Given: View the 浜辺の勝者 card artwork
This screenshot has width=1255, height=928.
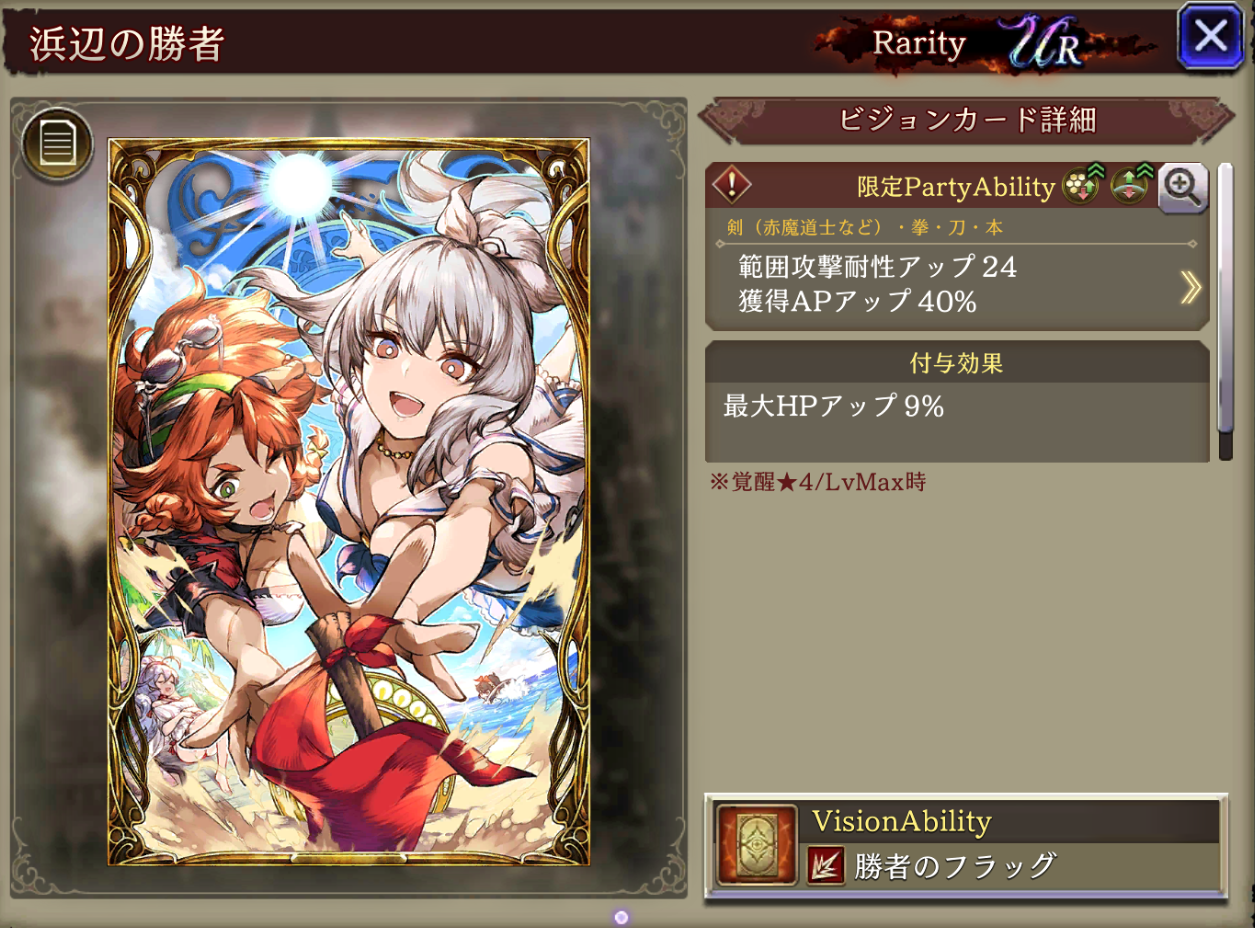Looking at the screenshot, I should [x=349, y=501].
